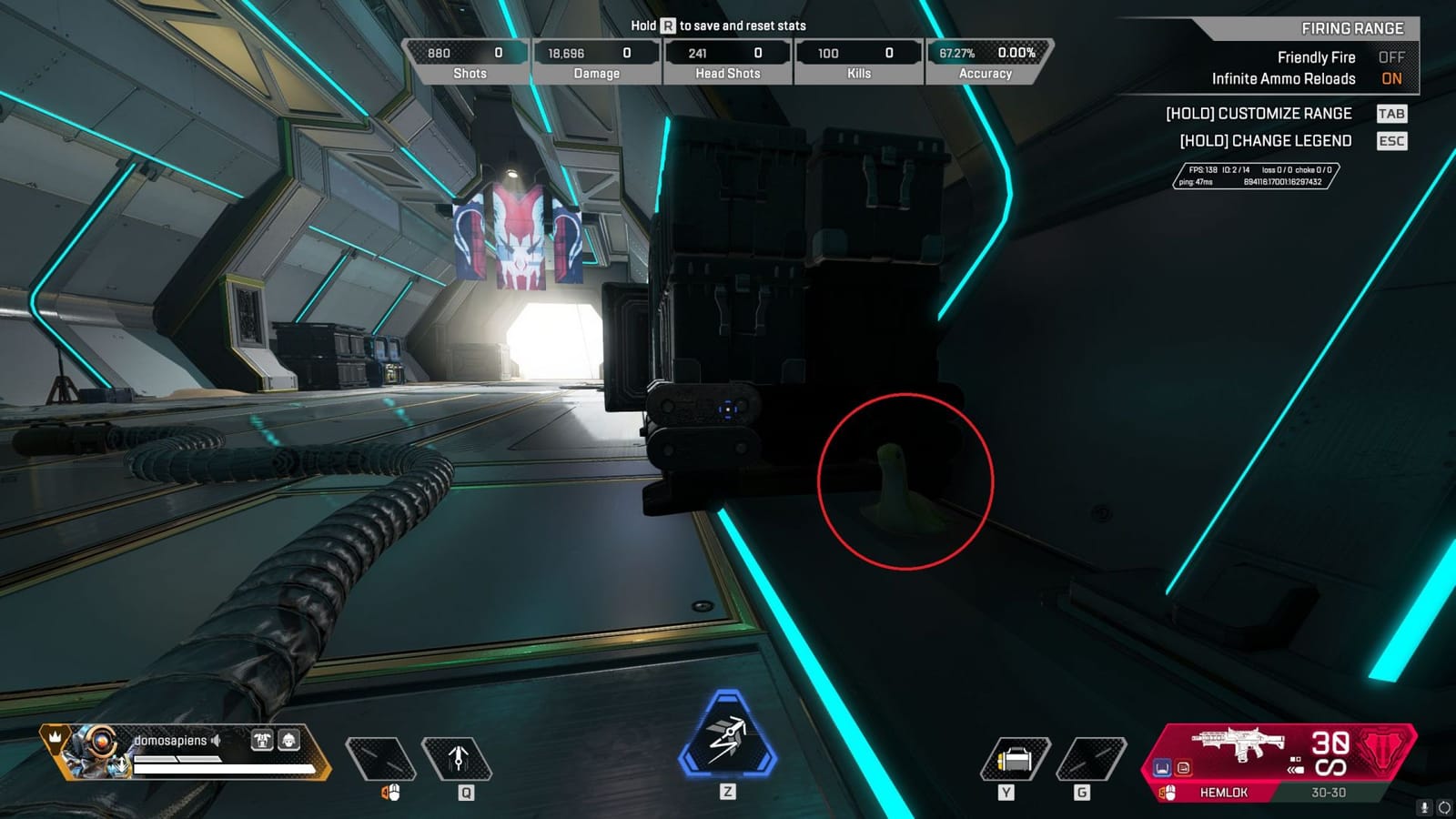1456x819 pixels.
Task: Disable Infinite Ammo Reloads
Action: (x=1391, y=79)
